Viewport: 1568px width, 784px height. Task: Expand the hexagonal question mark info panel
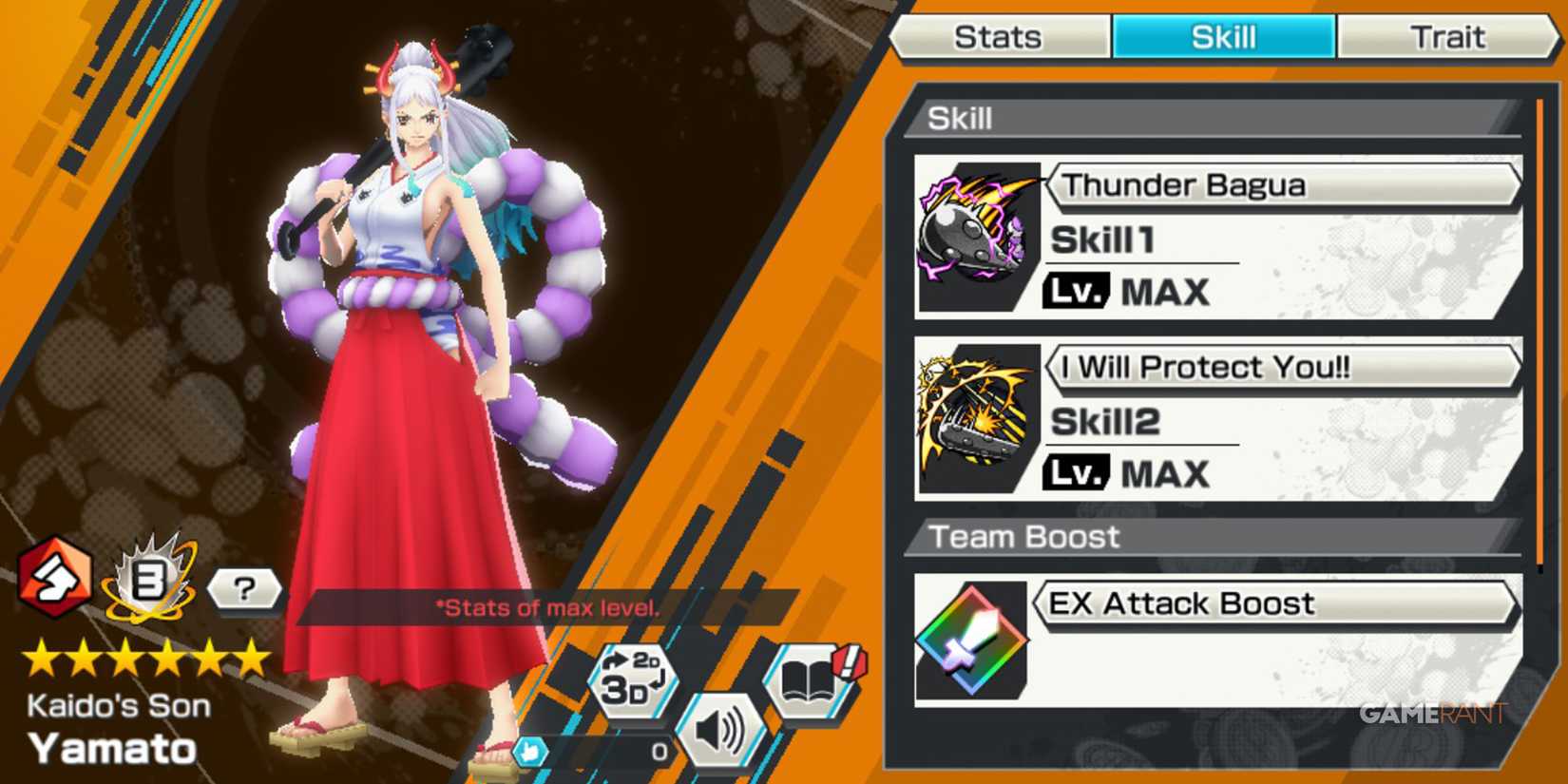(245, 592)
